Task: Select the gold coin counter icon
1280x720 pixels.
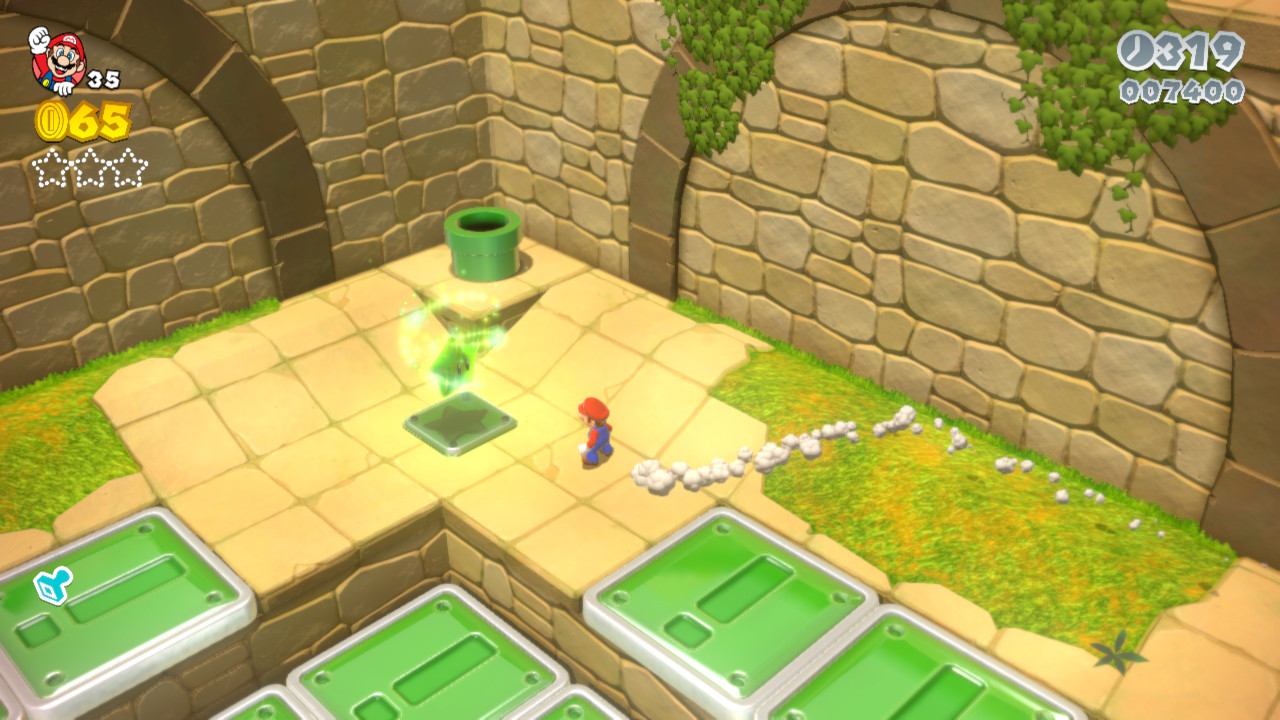Action: click(51, 122)
